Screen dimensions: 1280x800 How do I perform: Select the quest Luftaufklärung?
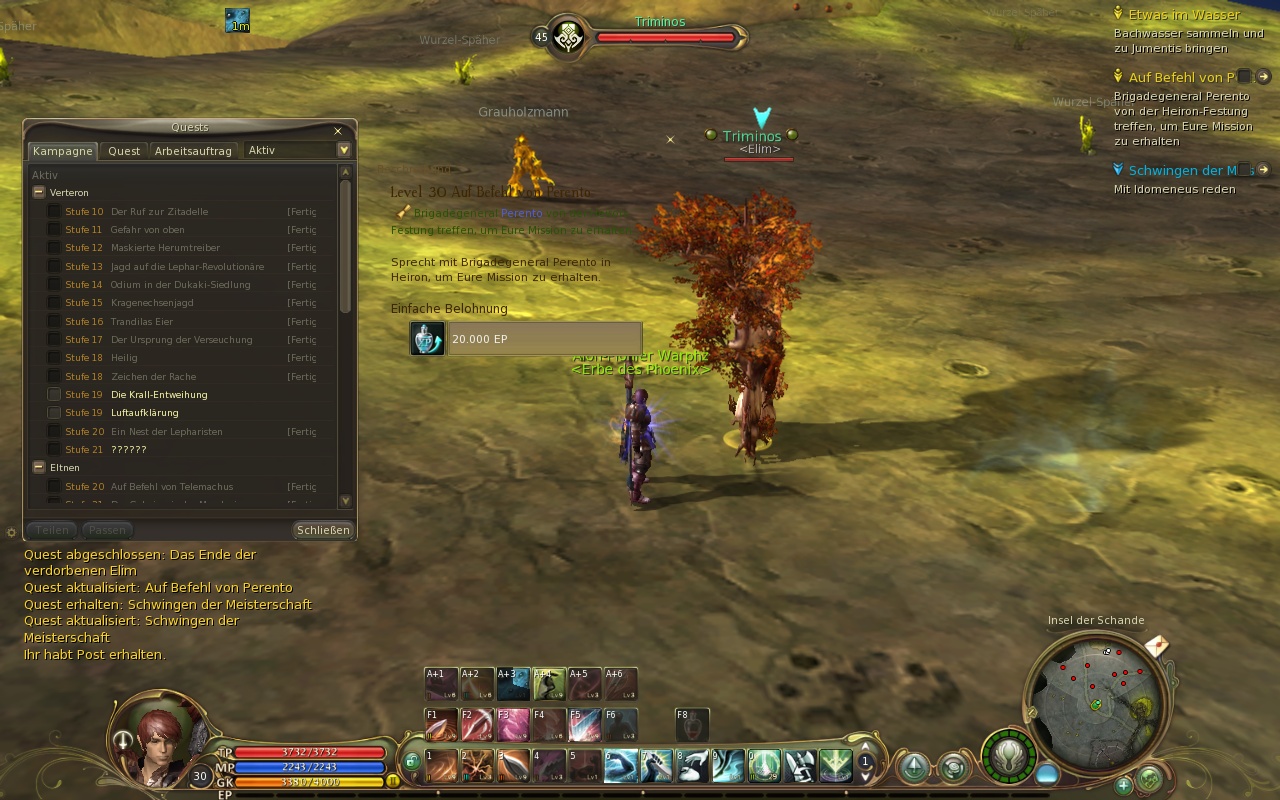(144, 413)
